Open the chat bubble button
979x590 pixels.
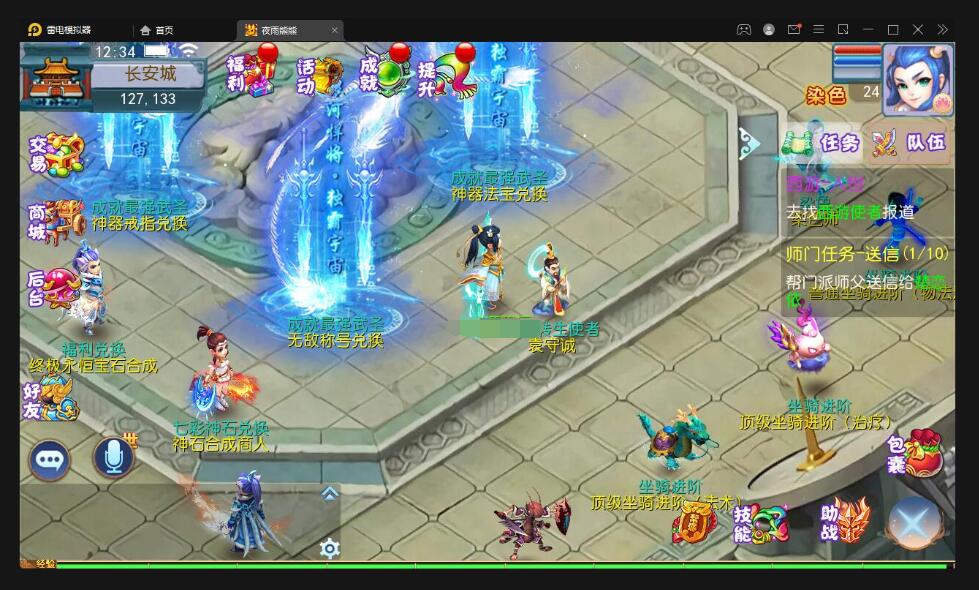tap(49, 460)
